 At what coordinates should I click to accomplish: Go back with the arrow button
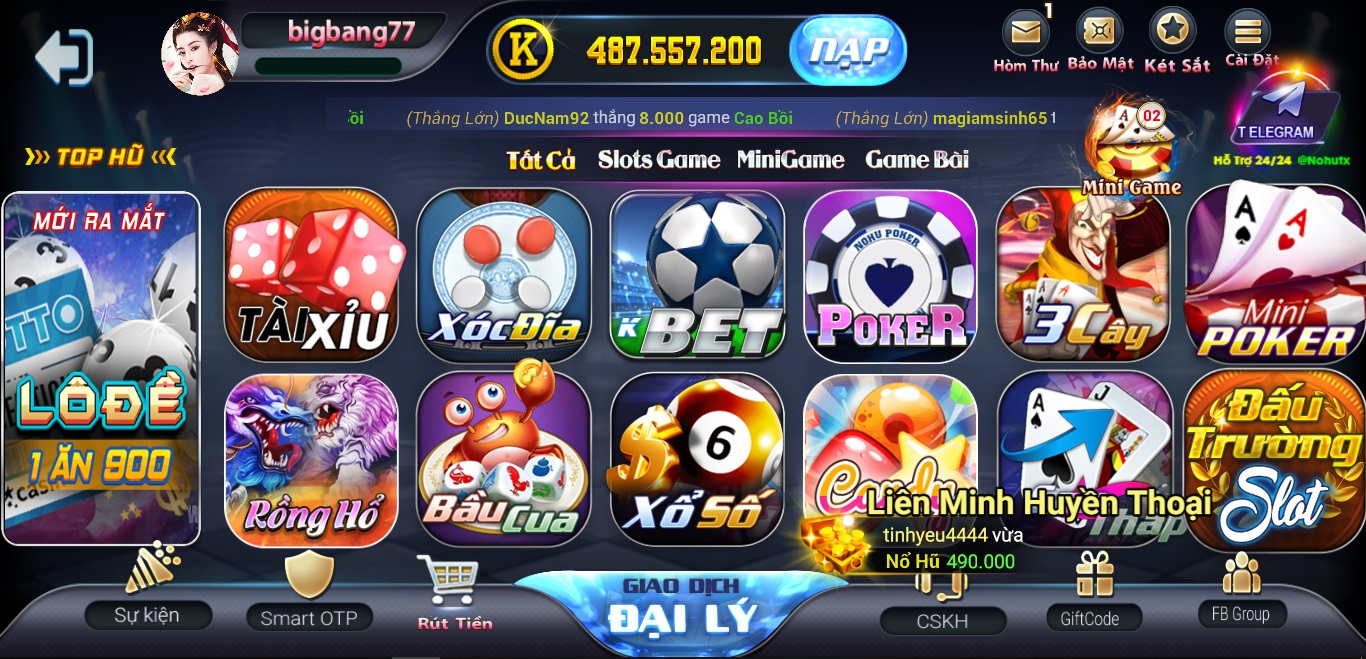(x=63, y=57)
